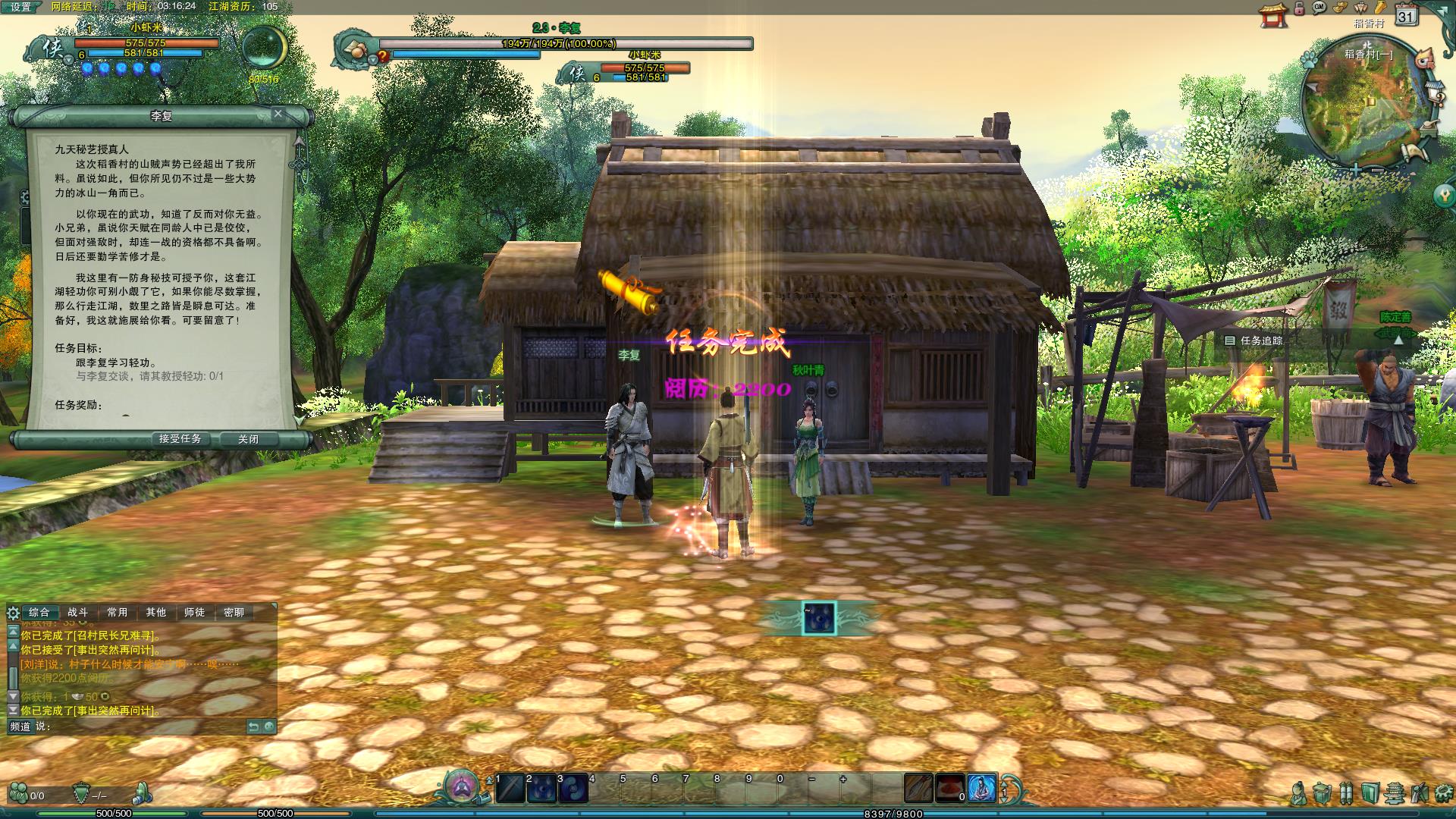Zoom out the minimap with minus button
Viewport: 1456px width, 819px height.
click(x=1377, y=171)
